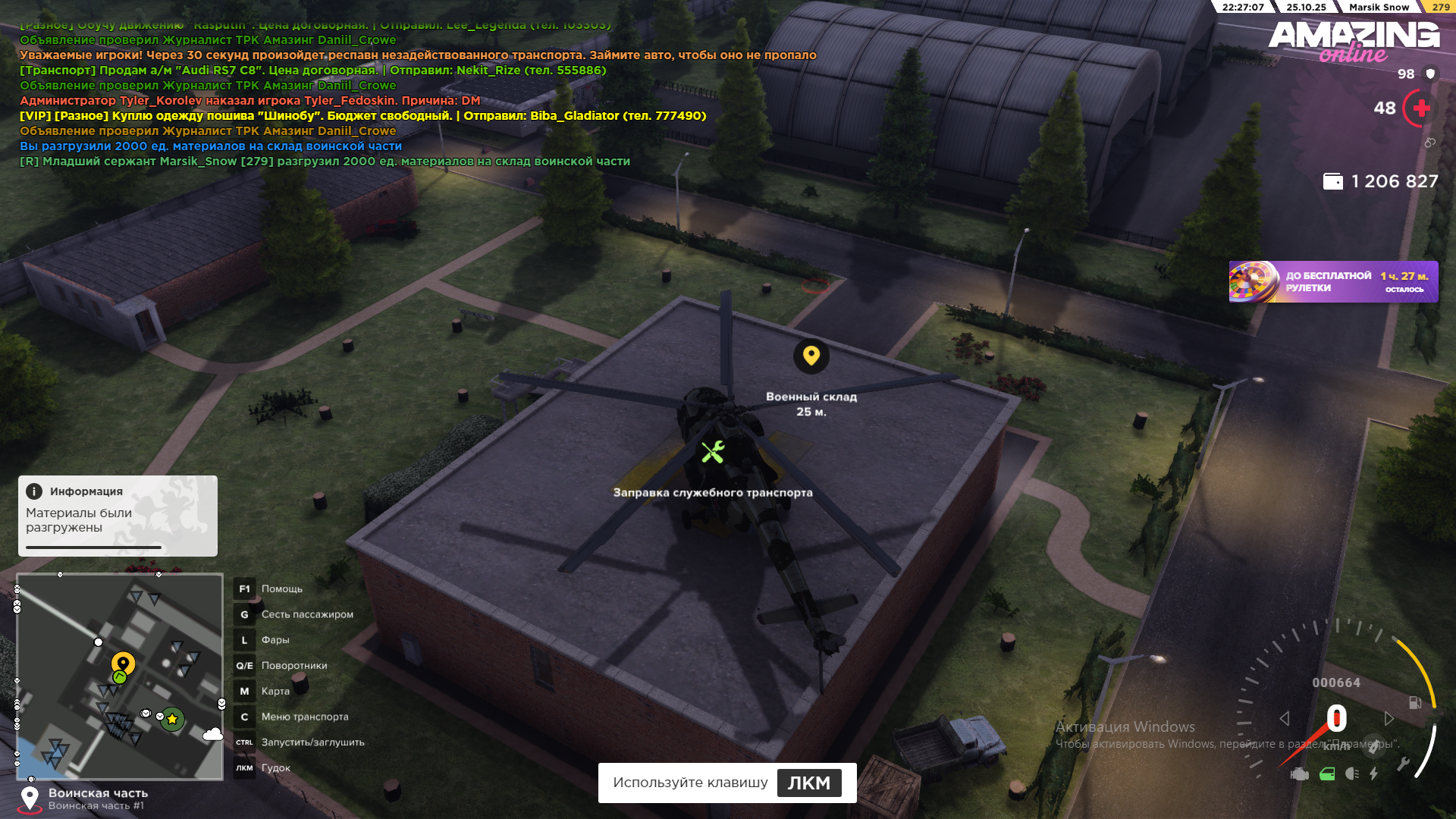Click the engine indicator on speedometer
The height and width of the screenshot is (819, 1456).
pyautogui.click(x=1300, y=774)
